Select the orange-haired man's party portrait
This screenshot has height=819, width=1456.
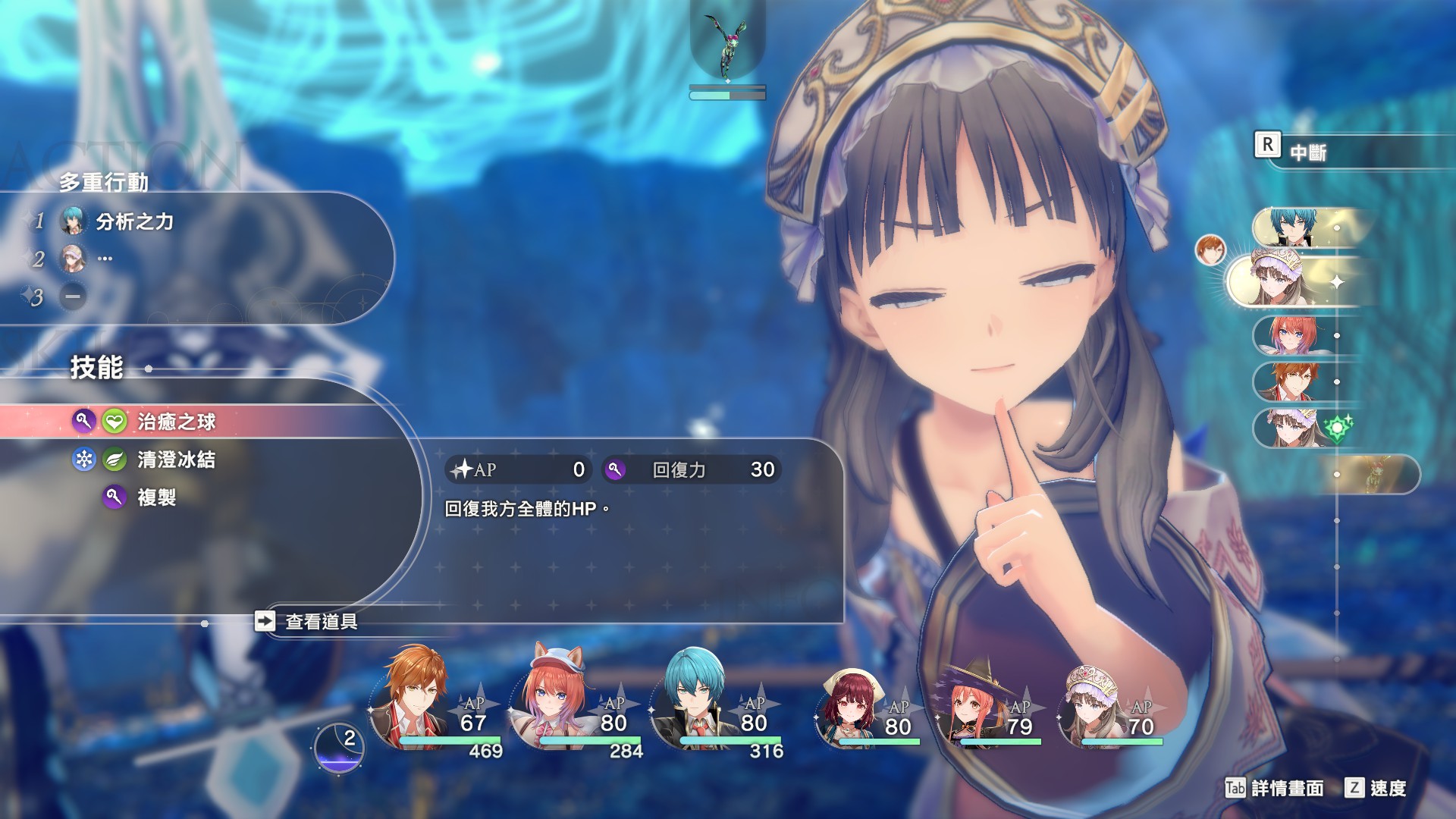[x=413, y=698]
